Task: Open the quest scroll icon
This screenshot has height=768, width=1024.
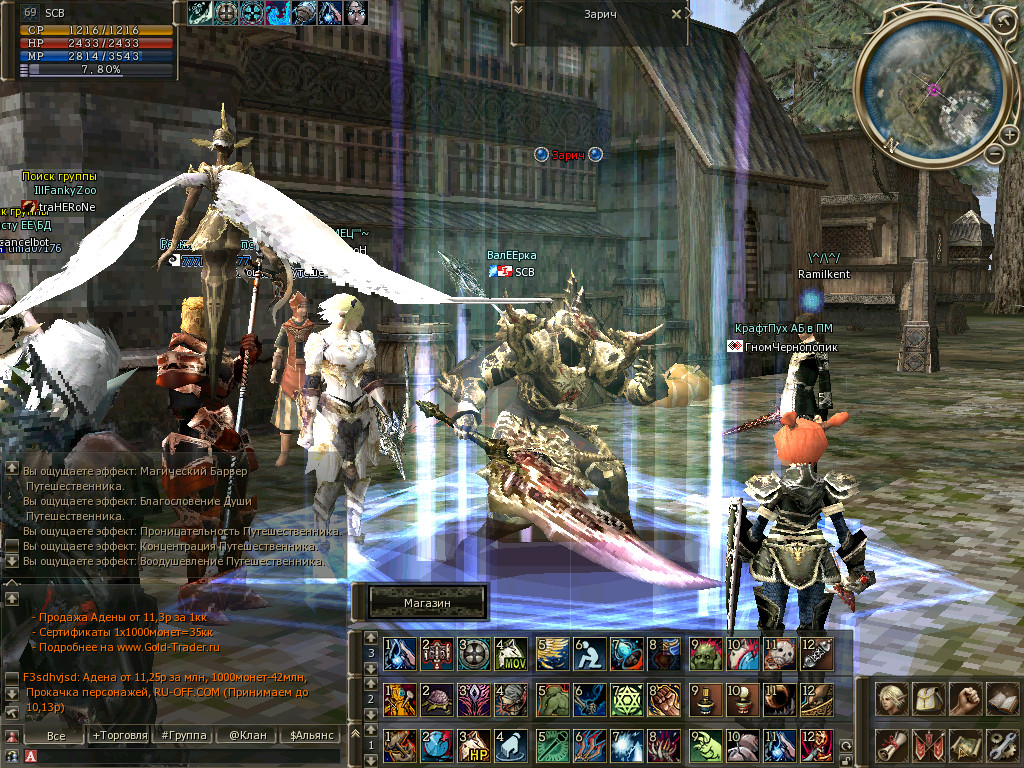Action: (892, 744)
